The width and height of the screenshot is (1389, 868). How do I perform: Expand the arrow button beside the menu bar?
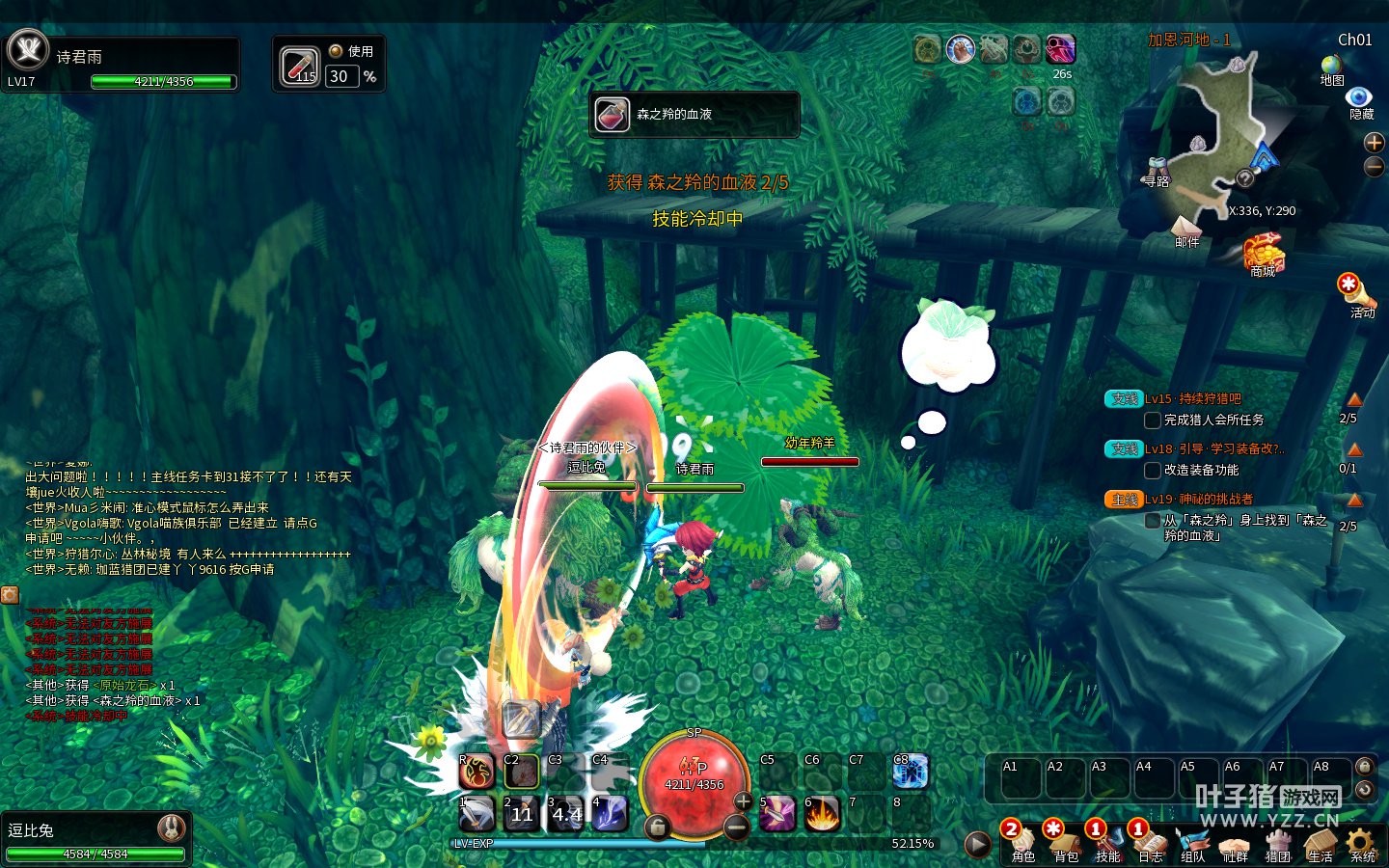(977, 845)
